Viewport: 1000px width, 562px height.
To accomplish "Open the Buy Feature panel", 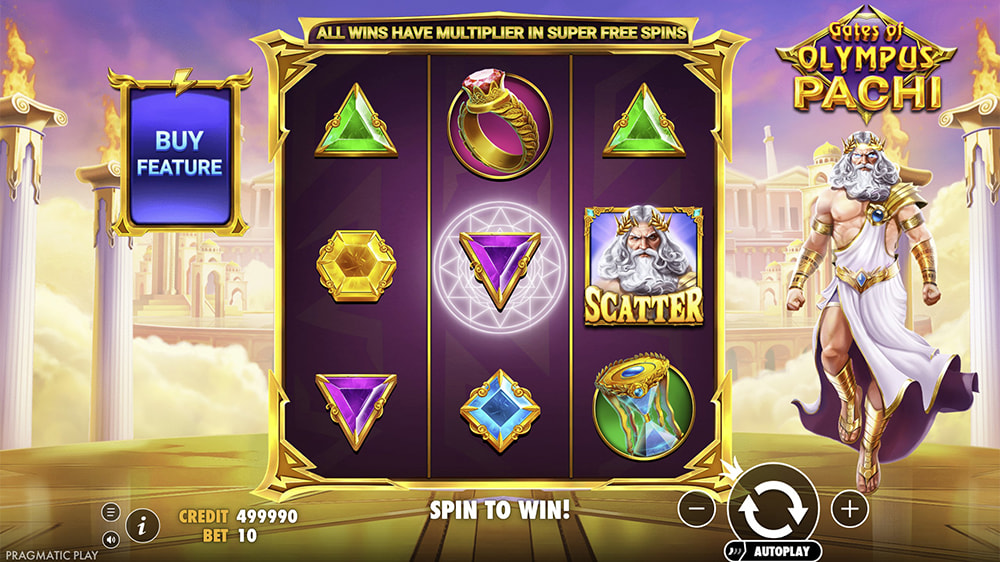I will tap(179, 153).
